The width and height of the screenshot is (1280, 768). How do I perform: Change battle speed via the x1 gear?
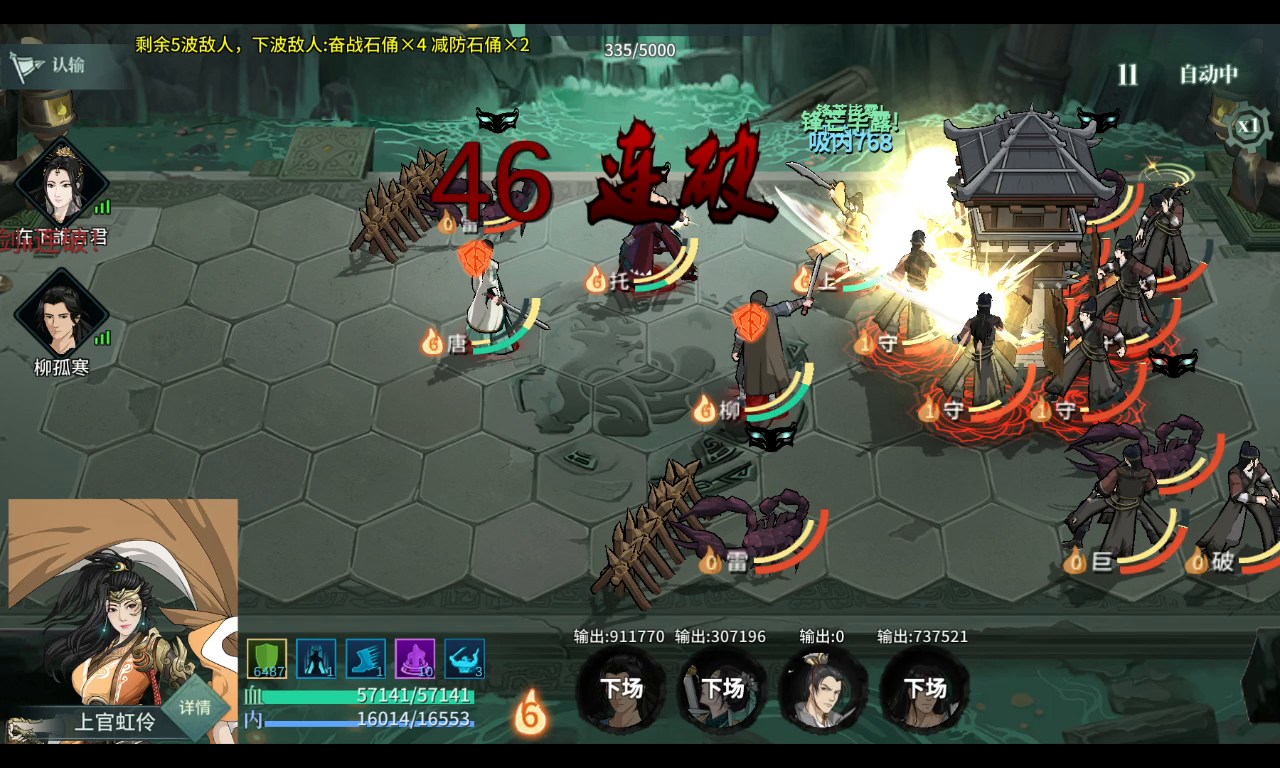[1246, 127]
